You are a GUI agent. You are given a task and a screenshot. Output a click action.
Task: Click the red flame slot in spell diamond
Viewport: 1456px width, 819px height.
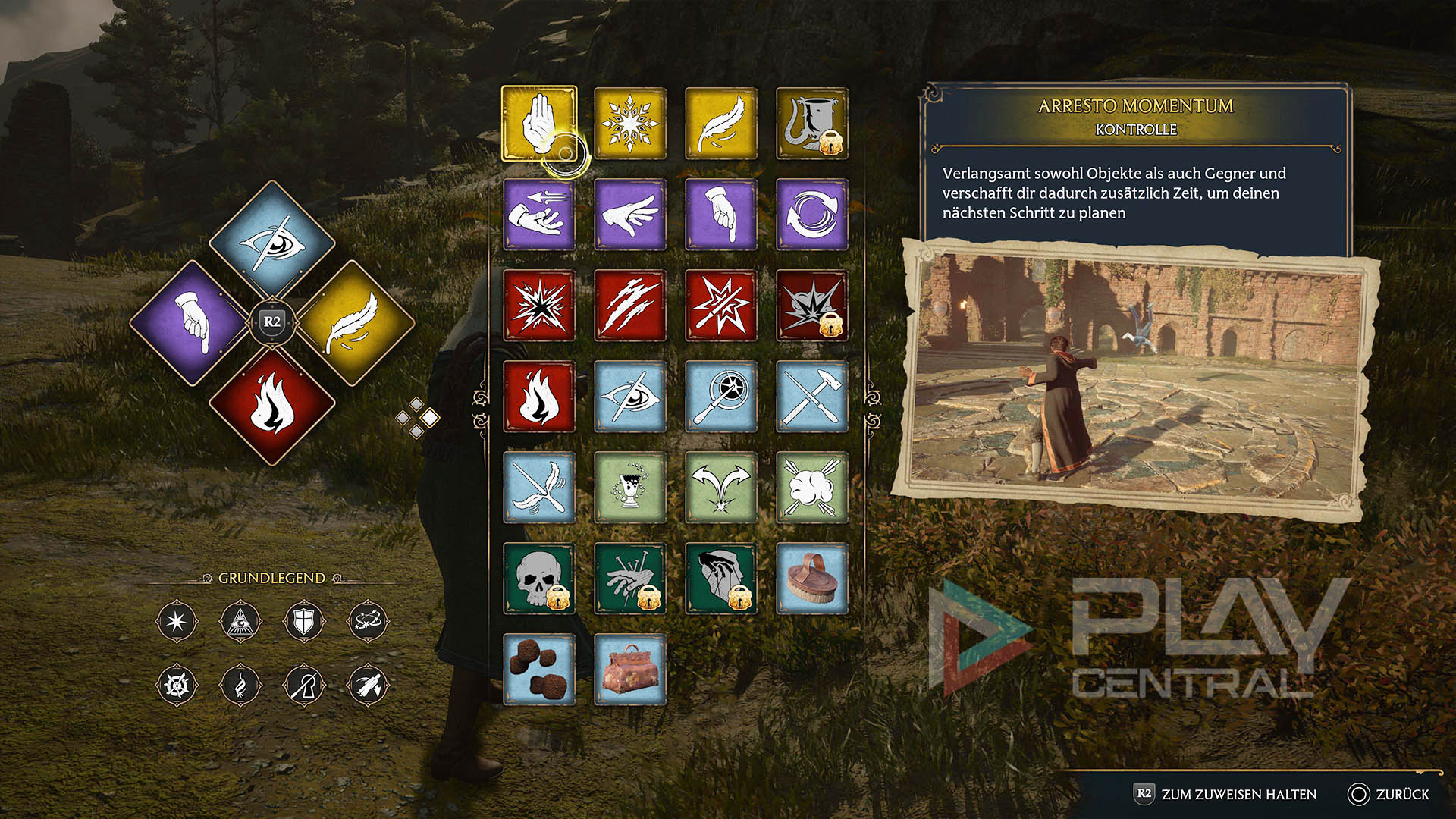(272, 406)
